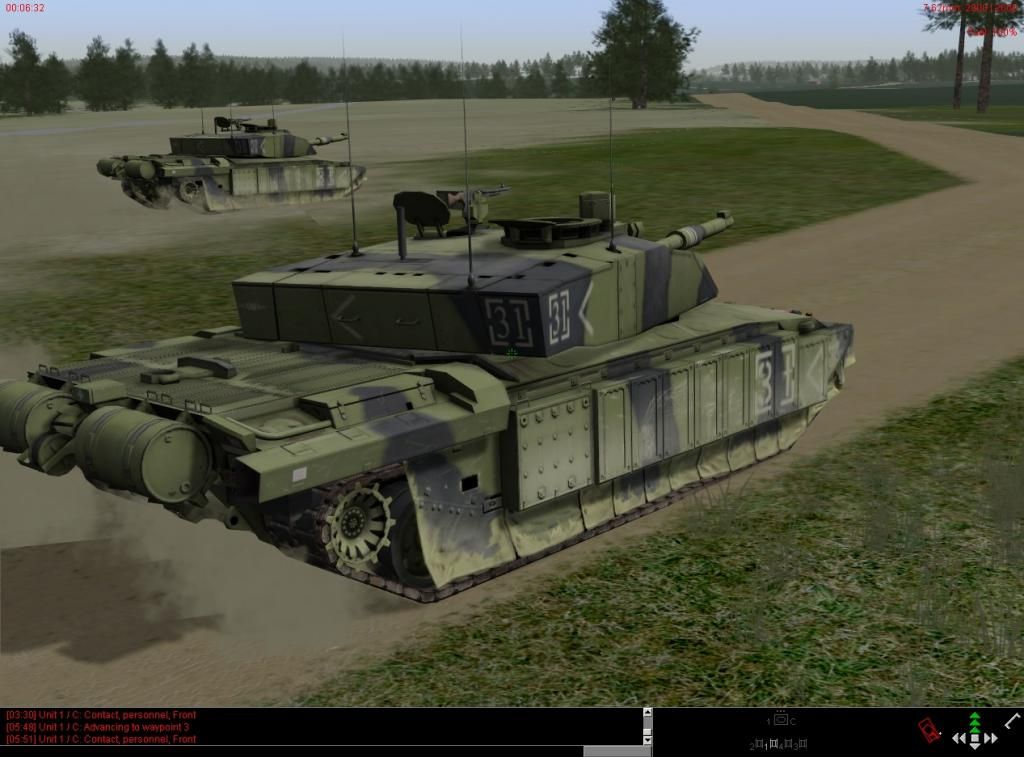The image size is (1024, 757).
Task: Select the latest Contact, personnel, Front message
Action: point(101,740)
